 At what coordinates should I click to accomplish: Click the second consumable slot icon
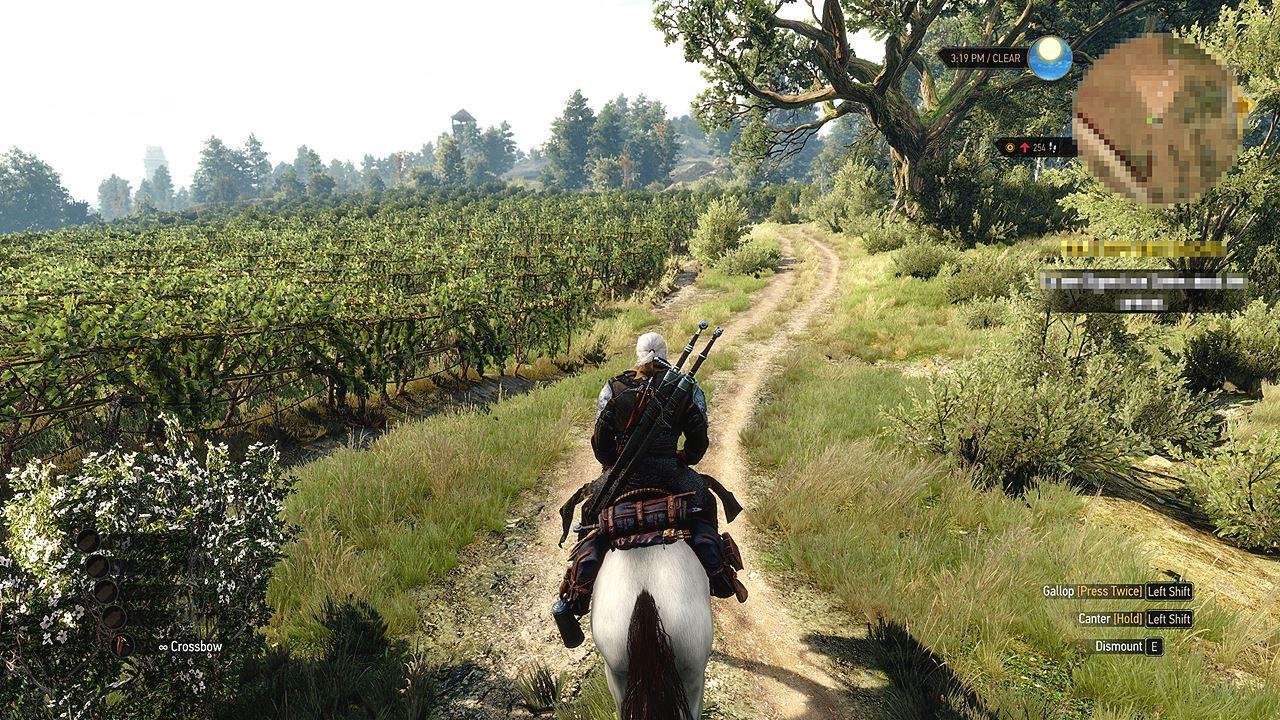pyautogui.click(x=97, y=568)
